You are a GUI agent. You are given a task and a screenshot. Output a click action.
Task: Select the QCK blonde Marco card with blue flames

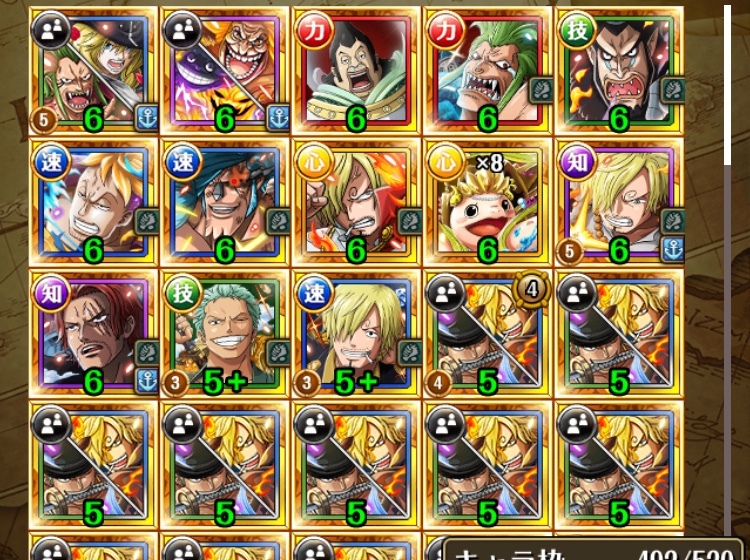pyautogui.click(x=93, y=202)
